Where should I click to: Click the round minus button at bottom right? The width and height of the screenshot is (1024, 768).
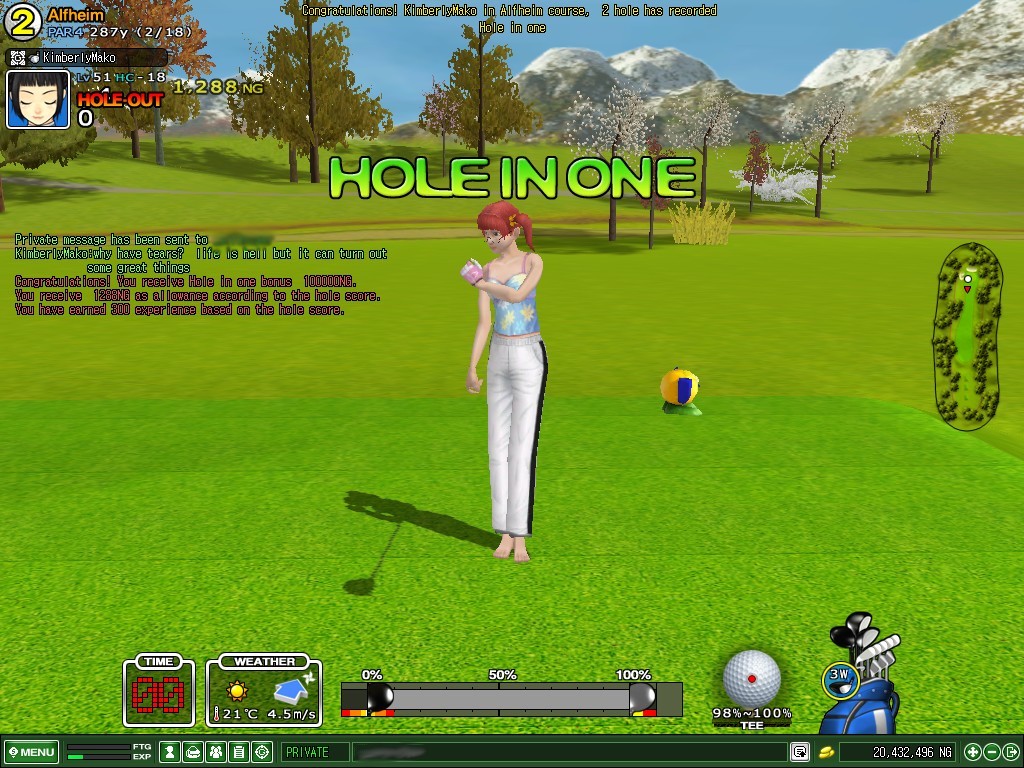992,752
